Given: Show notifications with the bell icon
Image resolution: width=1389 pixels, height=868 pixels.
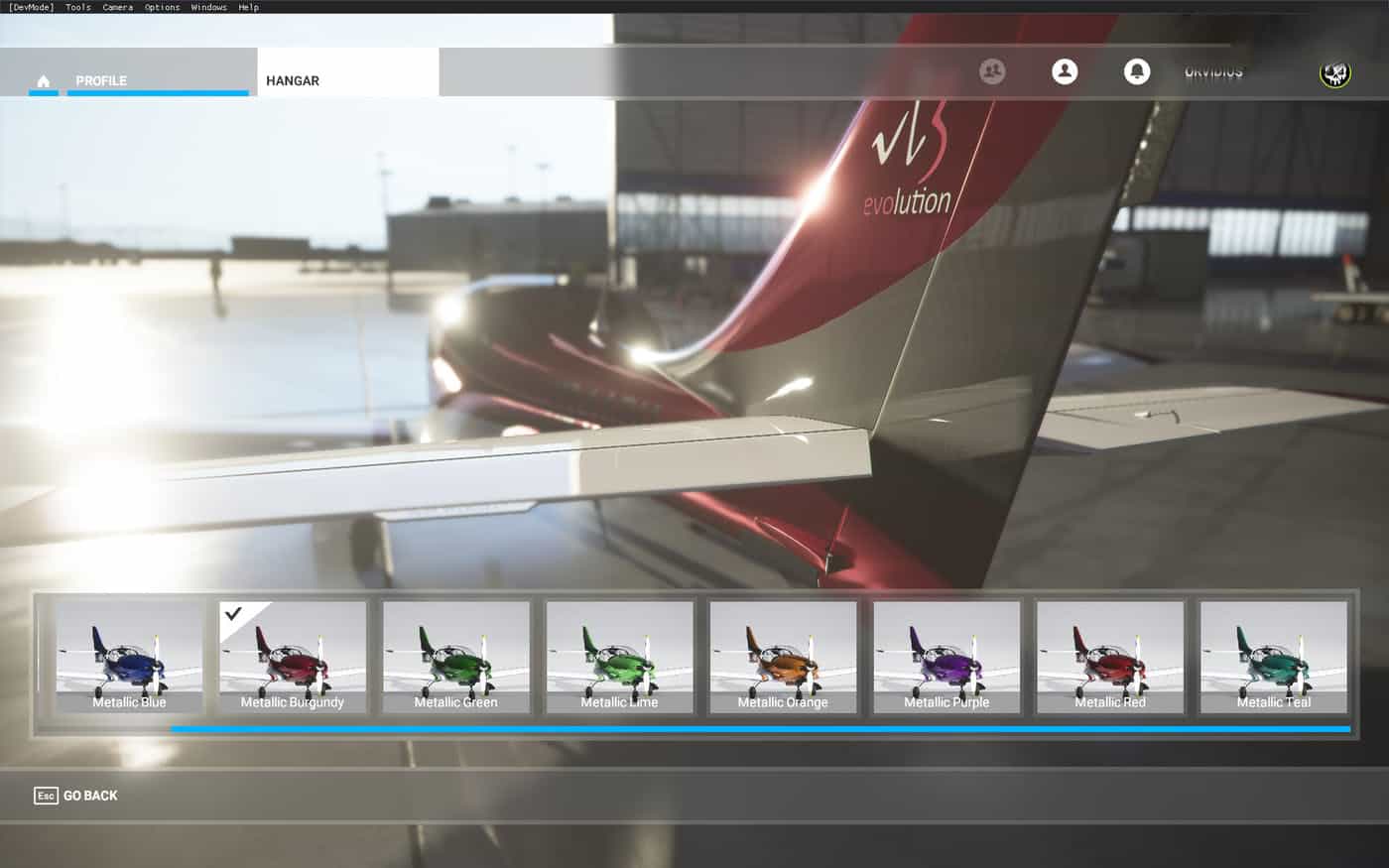Looking at the screenshot, I should [x=1137, y=71].
